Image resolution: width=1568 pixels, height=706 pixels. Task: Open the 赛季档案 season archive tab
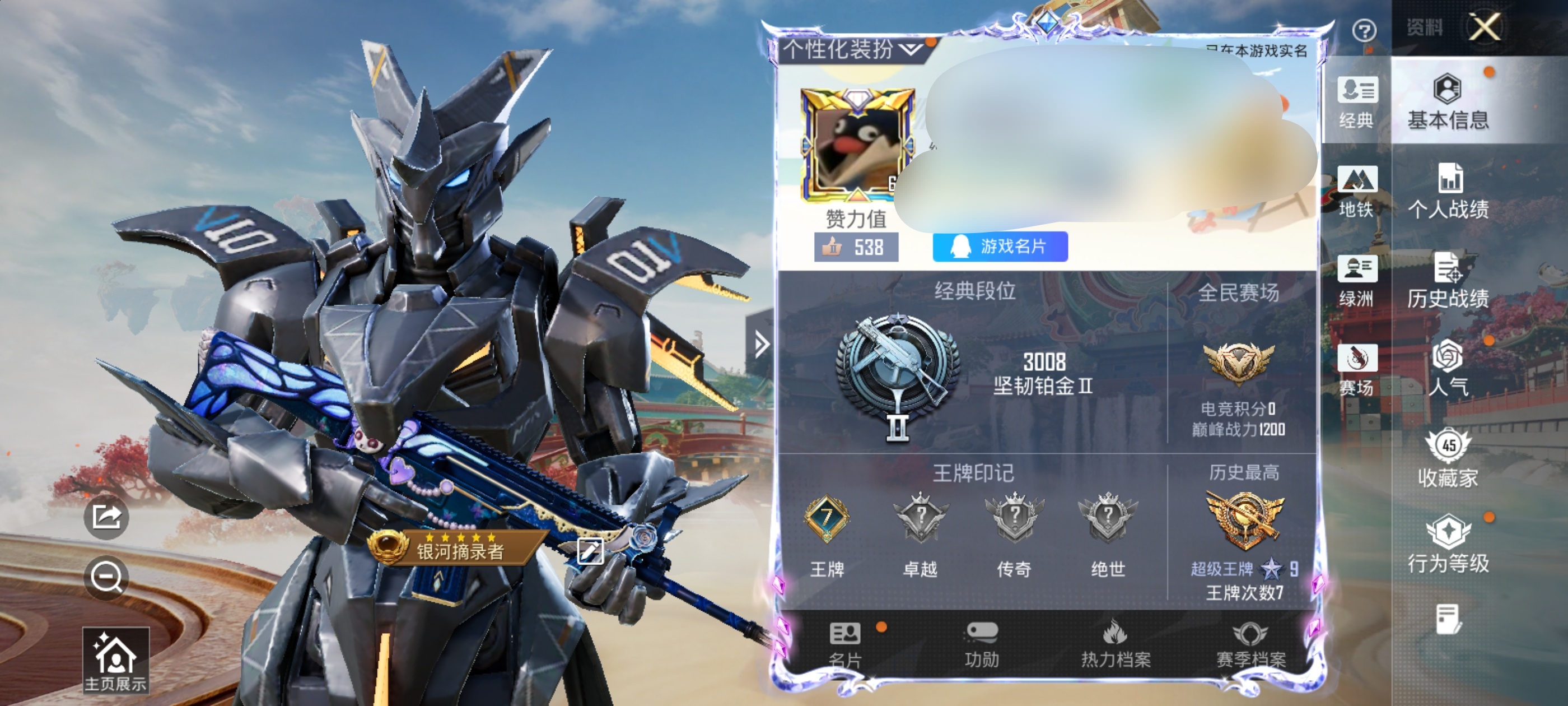[x=1250, y=644]
